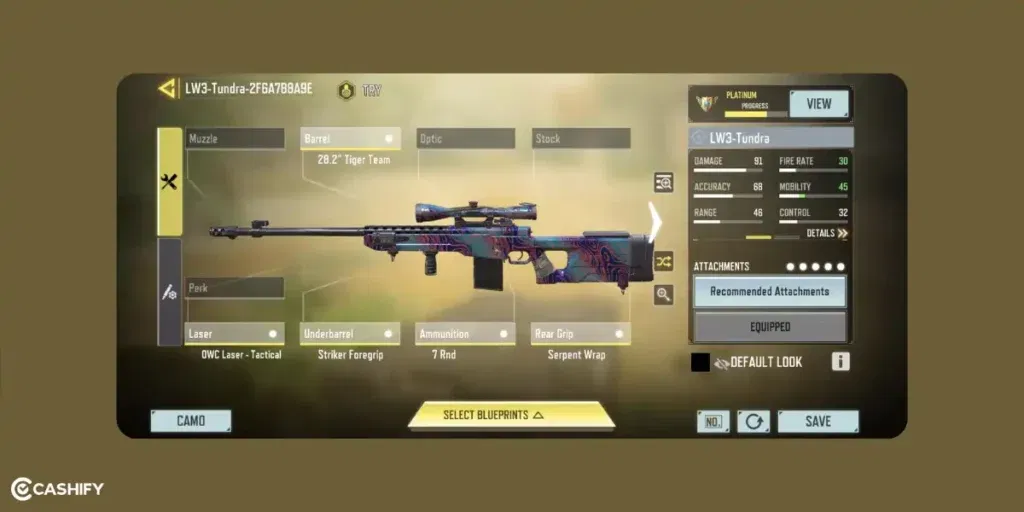Open the Muzzle attachment slot
Viewport: 1024px width, 512px height.
tap(235, 139)
